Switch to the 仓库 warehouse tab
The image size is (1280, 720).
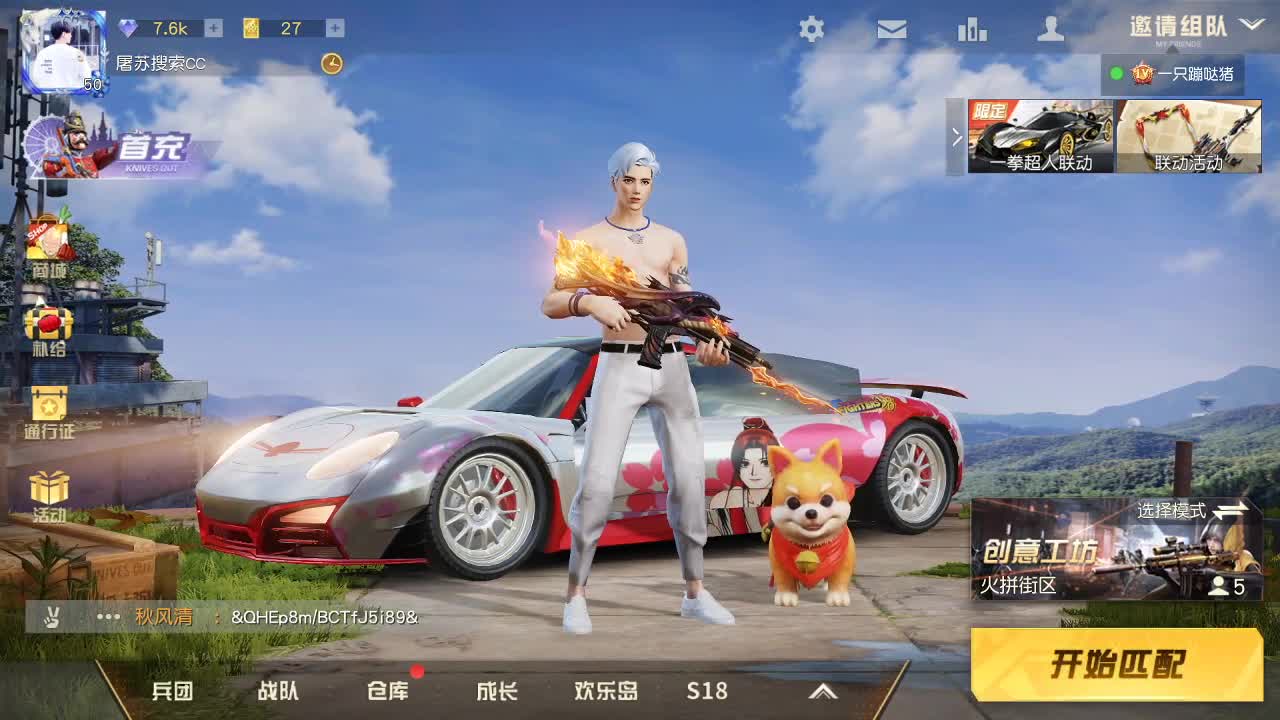click(x=389, y=691)
